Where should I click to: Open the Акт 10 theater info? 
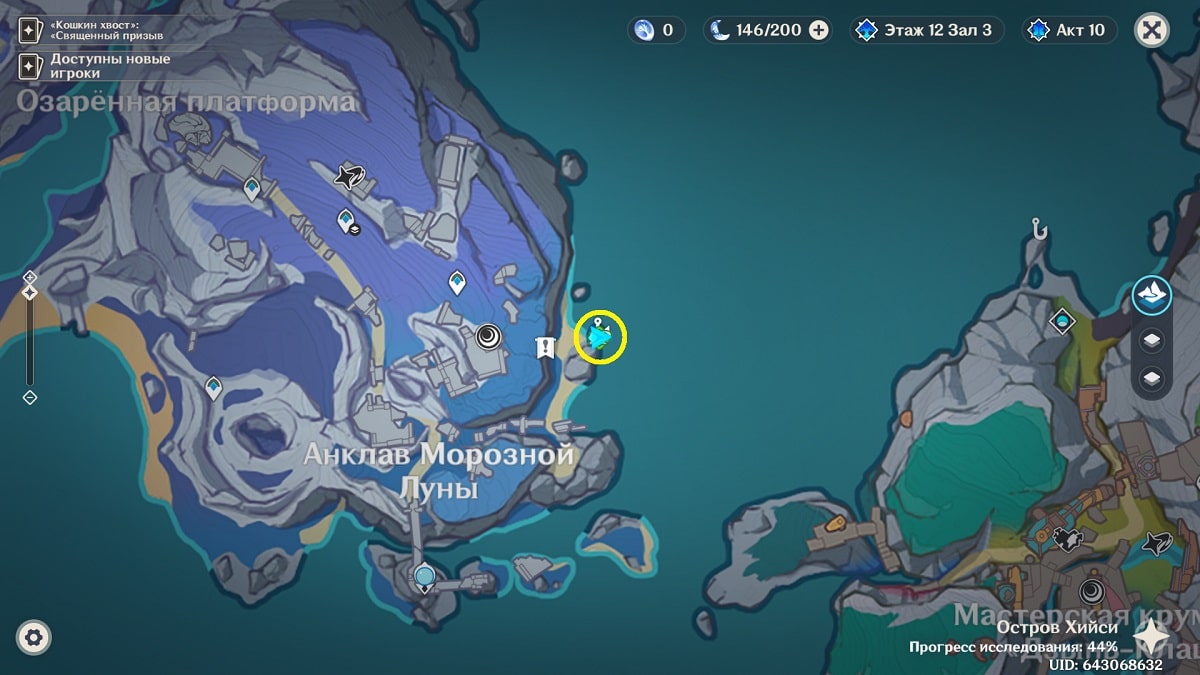pyautogui.click(x=1069, y=30)
